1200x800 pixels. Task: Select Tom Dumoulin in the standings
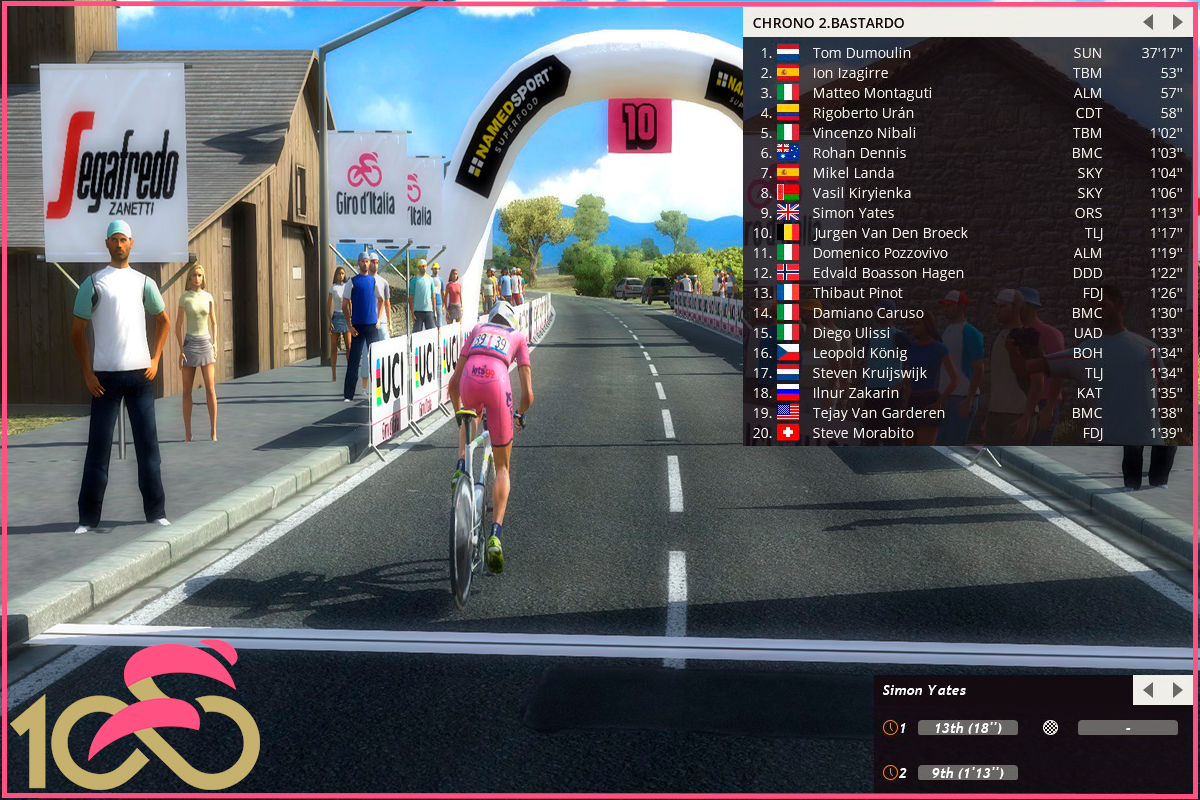[x=861, y=53]
